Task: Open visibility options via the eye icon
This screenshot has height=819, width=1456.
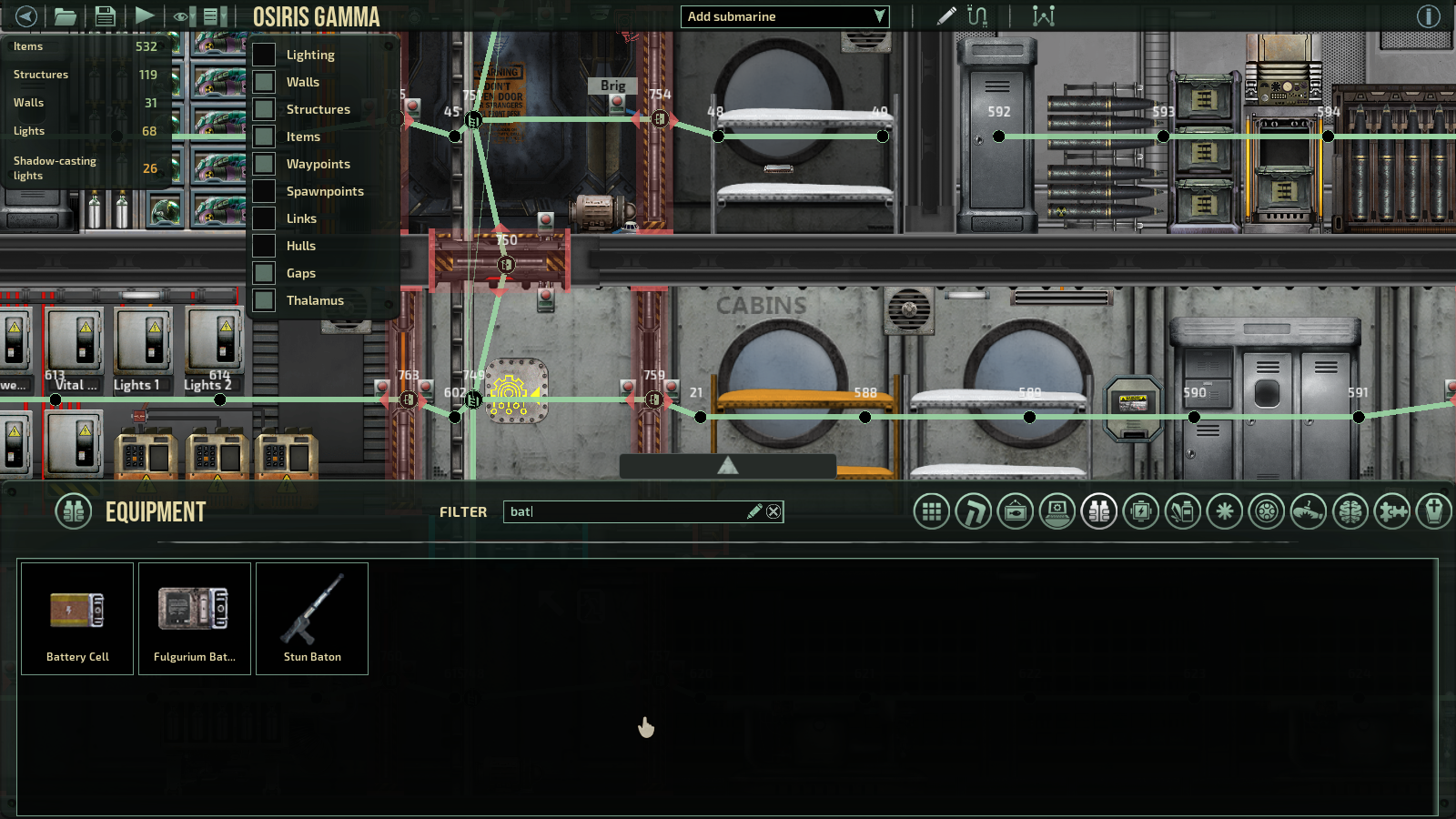Action: tap(179, 15)
